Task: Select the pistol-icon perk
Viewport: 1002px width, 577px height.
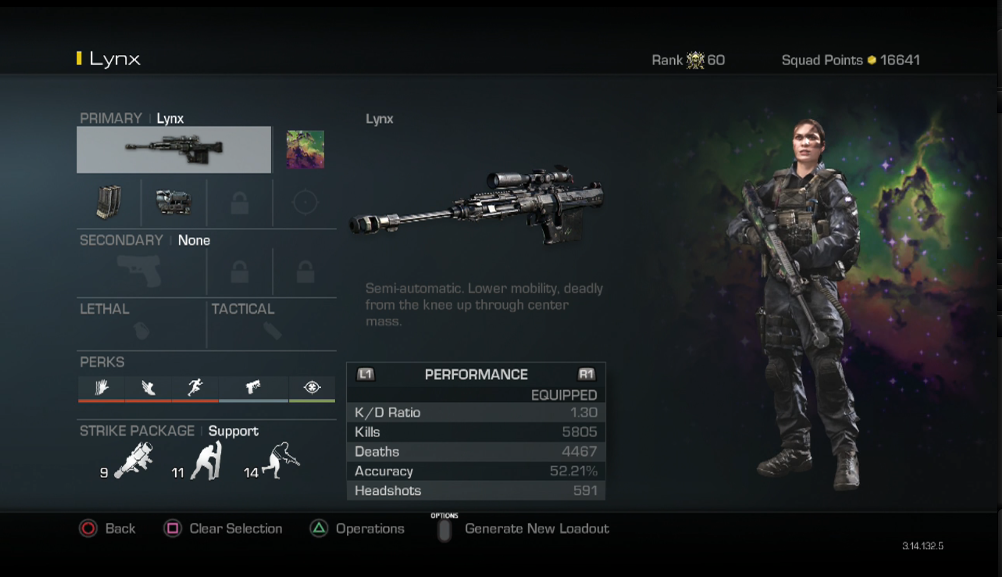Action: (253, 387)
